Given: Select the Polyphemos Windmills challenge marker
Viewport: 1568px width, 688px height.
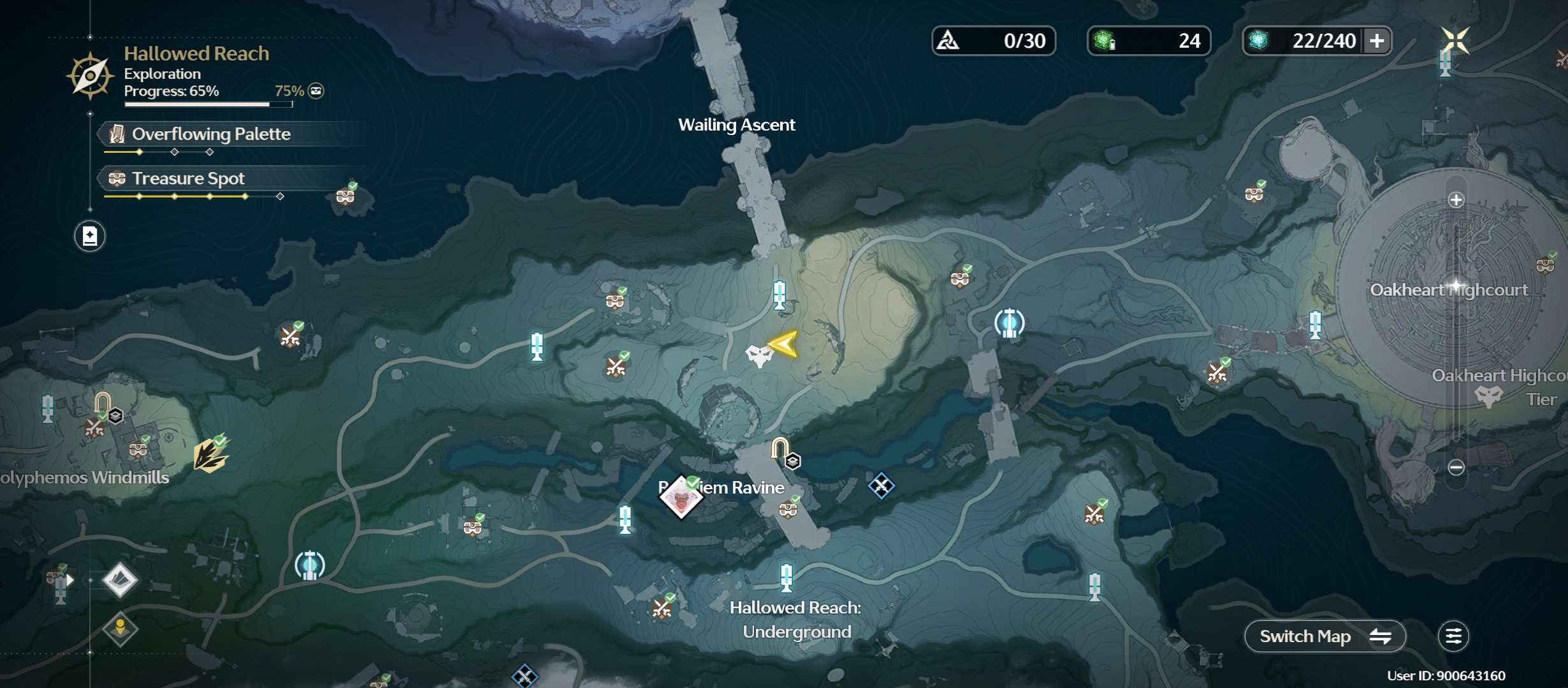Looking at the screenshot, I should (x=210, y=455).
